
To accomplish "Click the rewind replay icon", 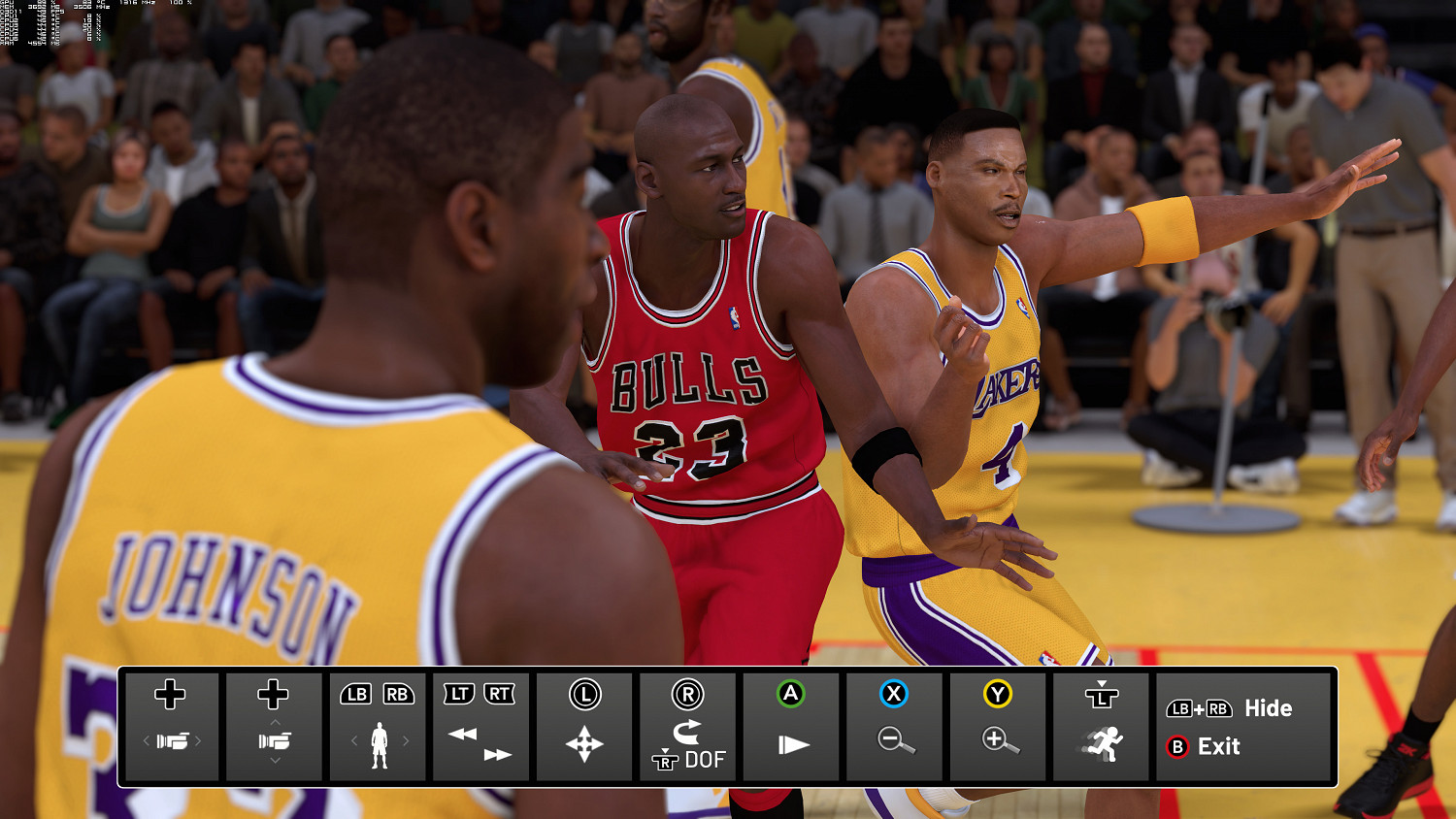I will [x=464, y=733].
